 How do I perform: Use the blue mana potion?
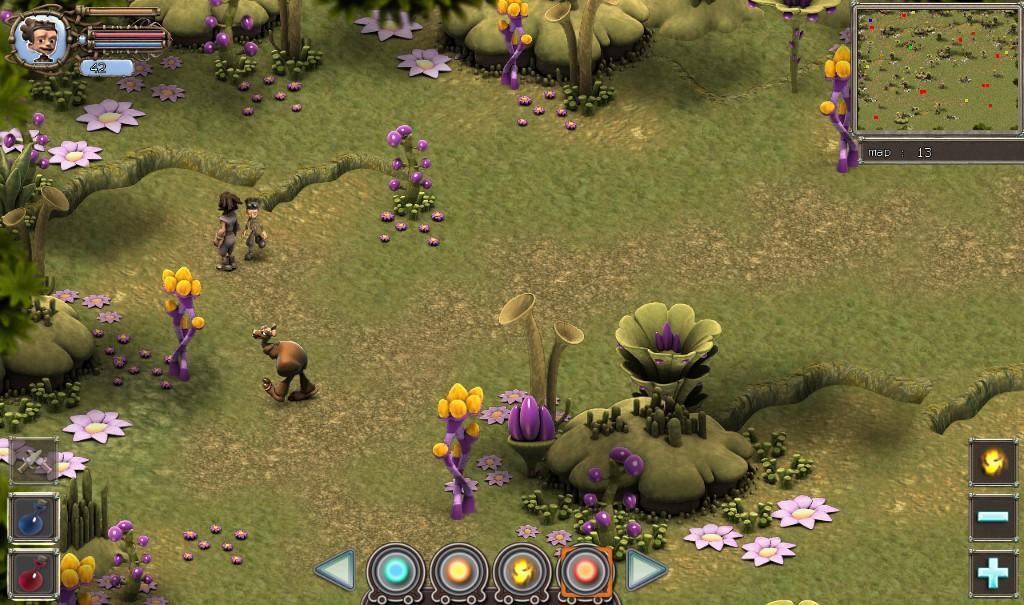34,518
